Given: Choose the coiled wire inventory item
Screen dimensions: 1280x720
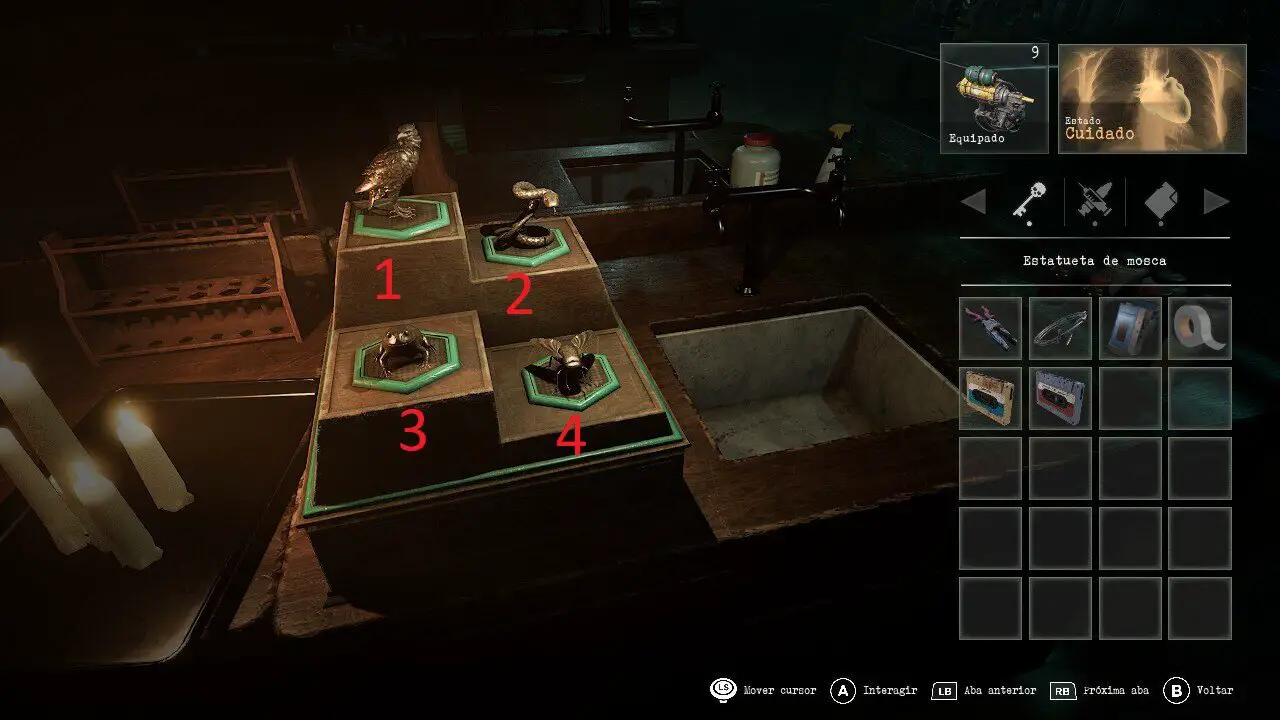Looking at the screenshot, I should (1060, 328).
